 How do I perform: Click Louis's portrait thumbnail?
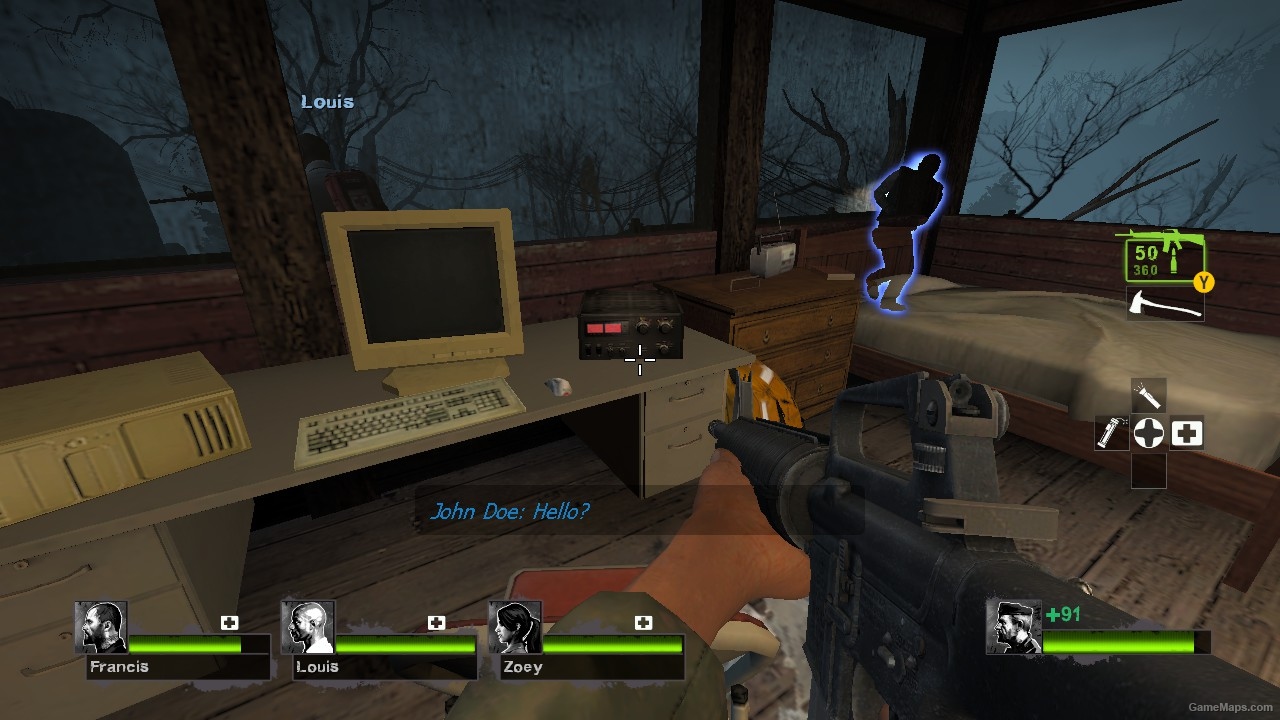308,630
